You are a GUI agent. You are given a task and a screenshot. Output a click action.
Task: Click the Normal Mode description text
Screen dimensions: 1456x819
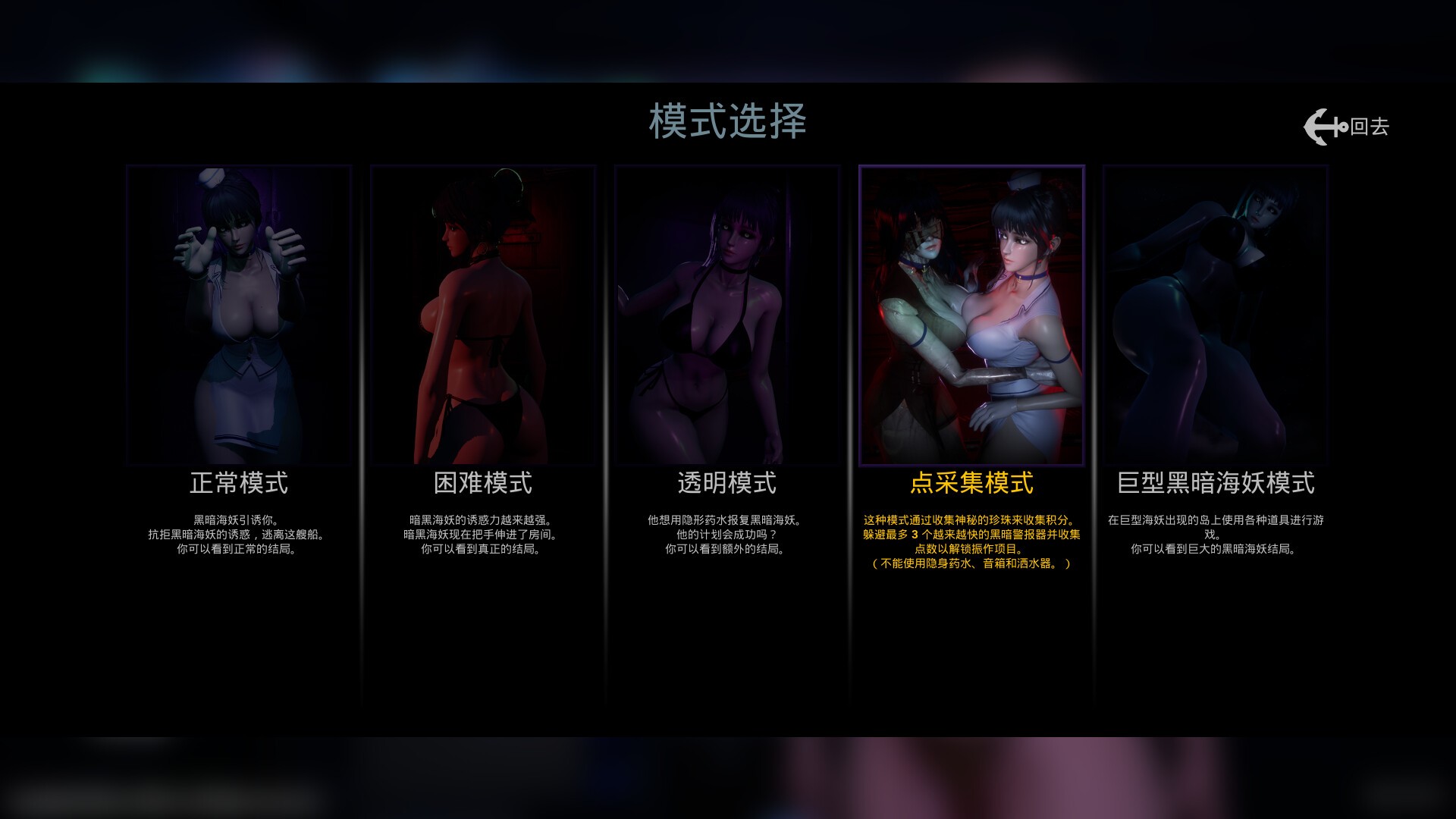[x=238, y=532]
